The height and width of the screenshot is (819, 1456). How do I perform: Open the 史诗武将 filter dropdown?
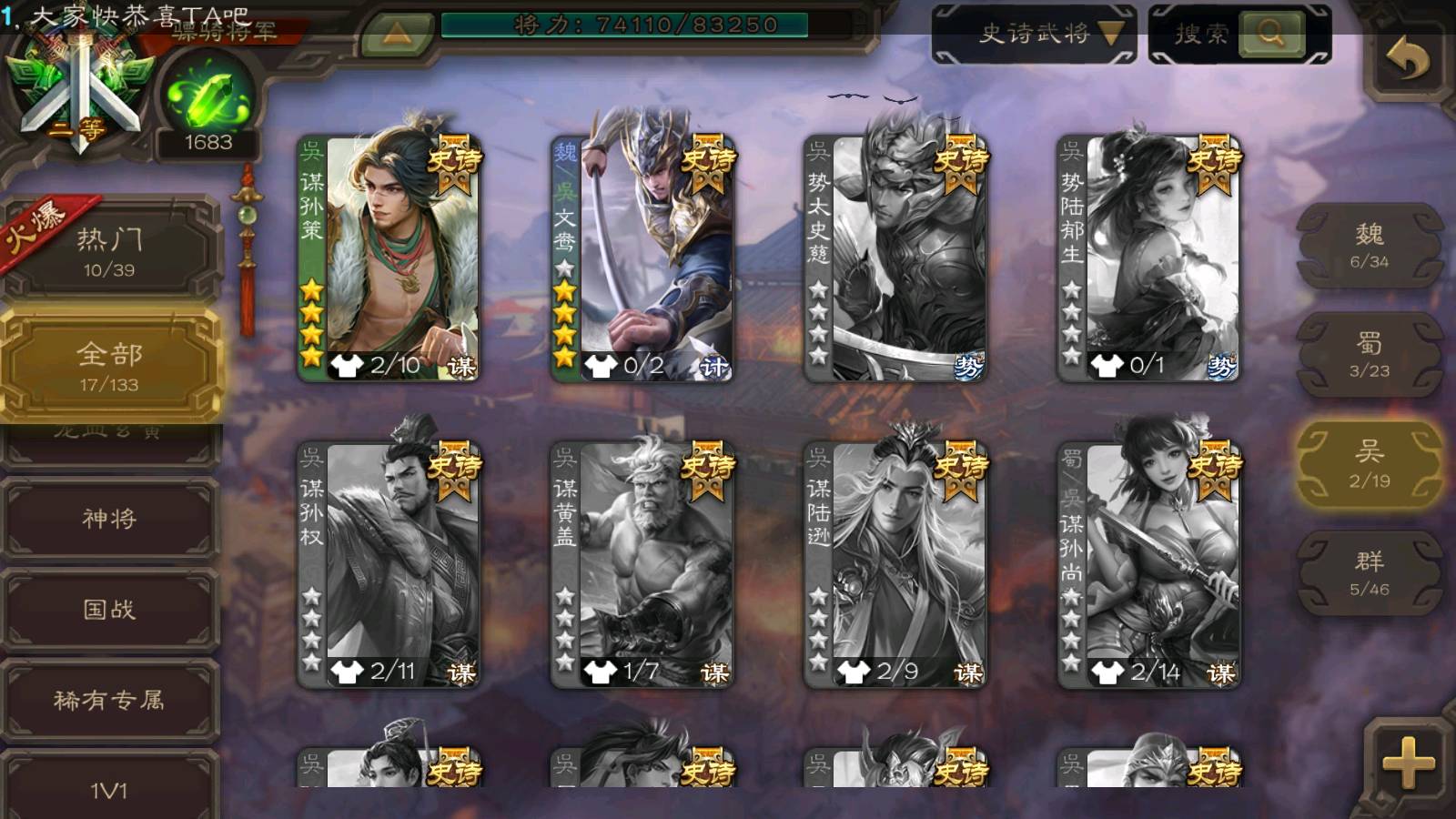pos(1034,35)
